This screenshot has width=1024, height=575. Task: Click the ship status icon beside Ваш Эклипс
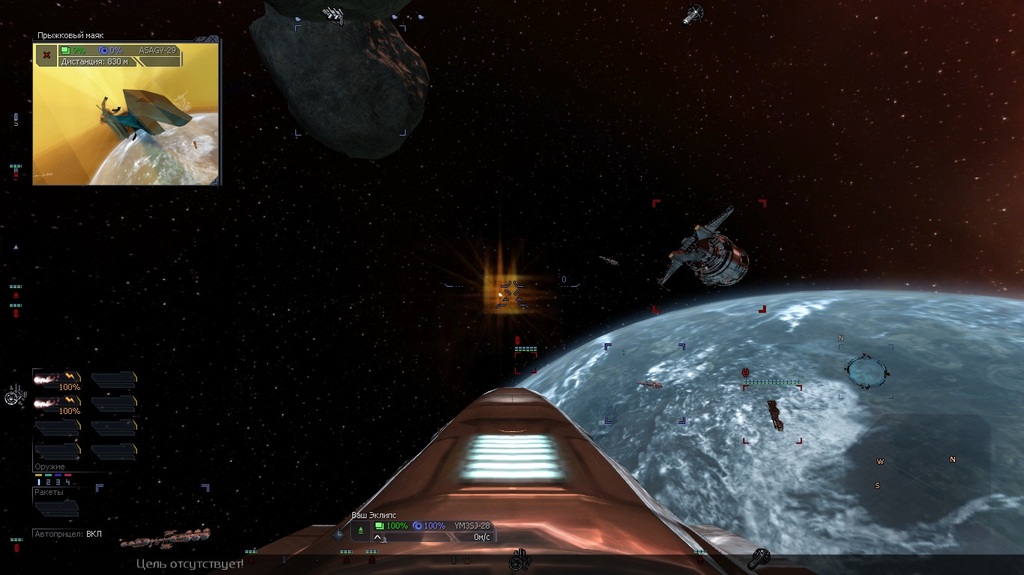360,529
